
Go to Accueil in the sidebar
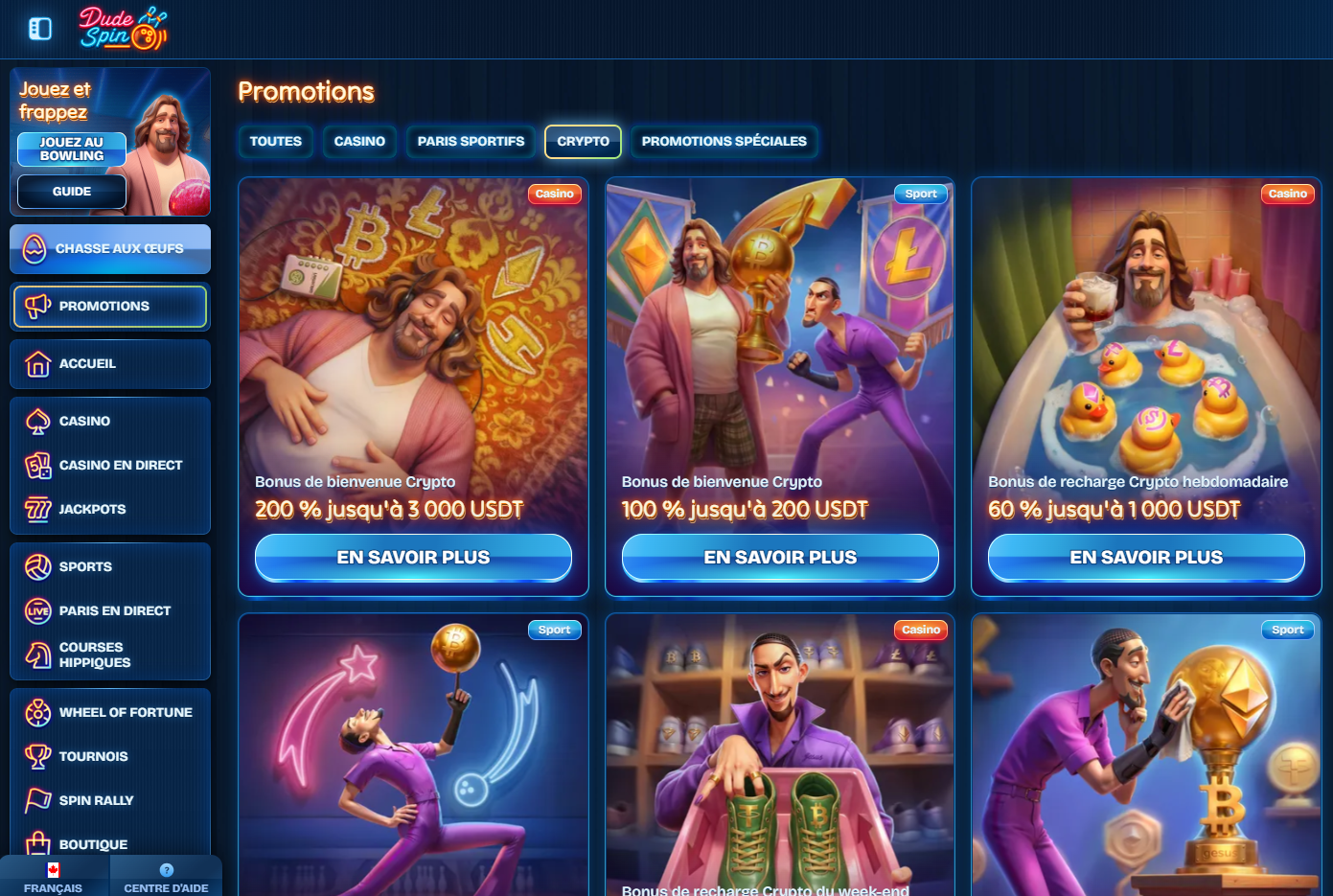[110, 364]
